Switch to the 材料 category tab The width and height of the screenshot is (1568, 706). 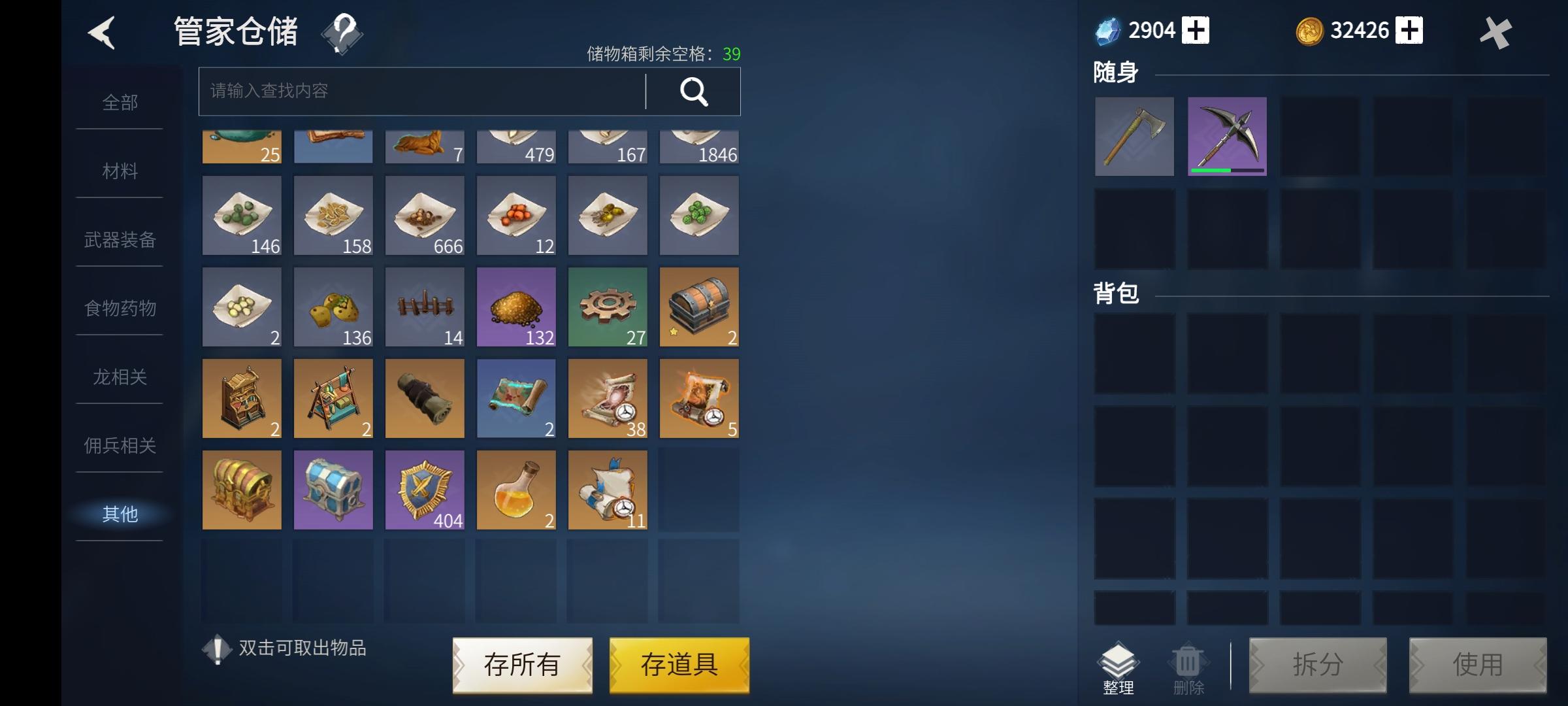click(120, 171)
